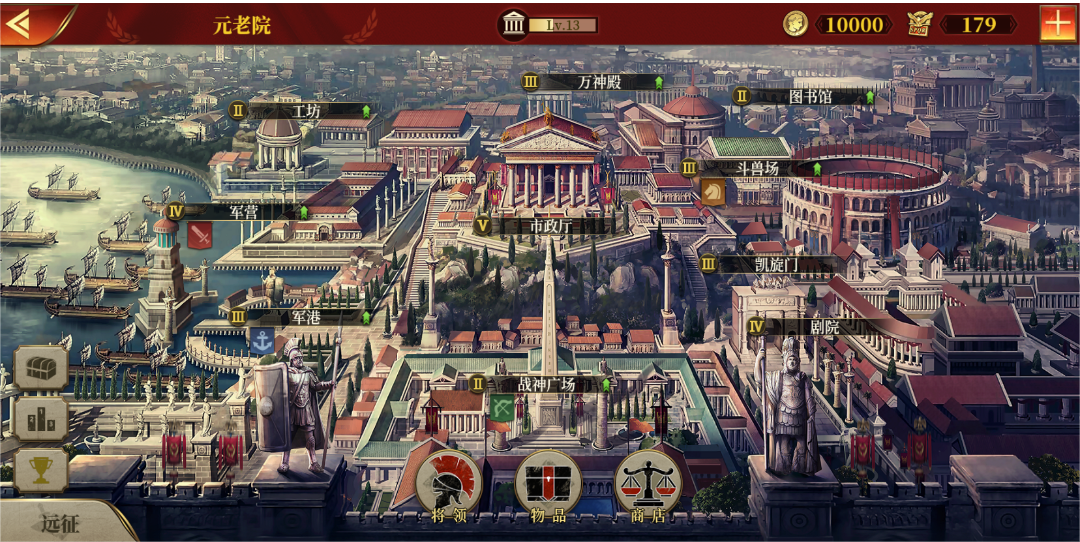This screenshot has height=542, width=1080.
Task: Select the 万神殿 building label
Action: pos(599,82)
